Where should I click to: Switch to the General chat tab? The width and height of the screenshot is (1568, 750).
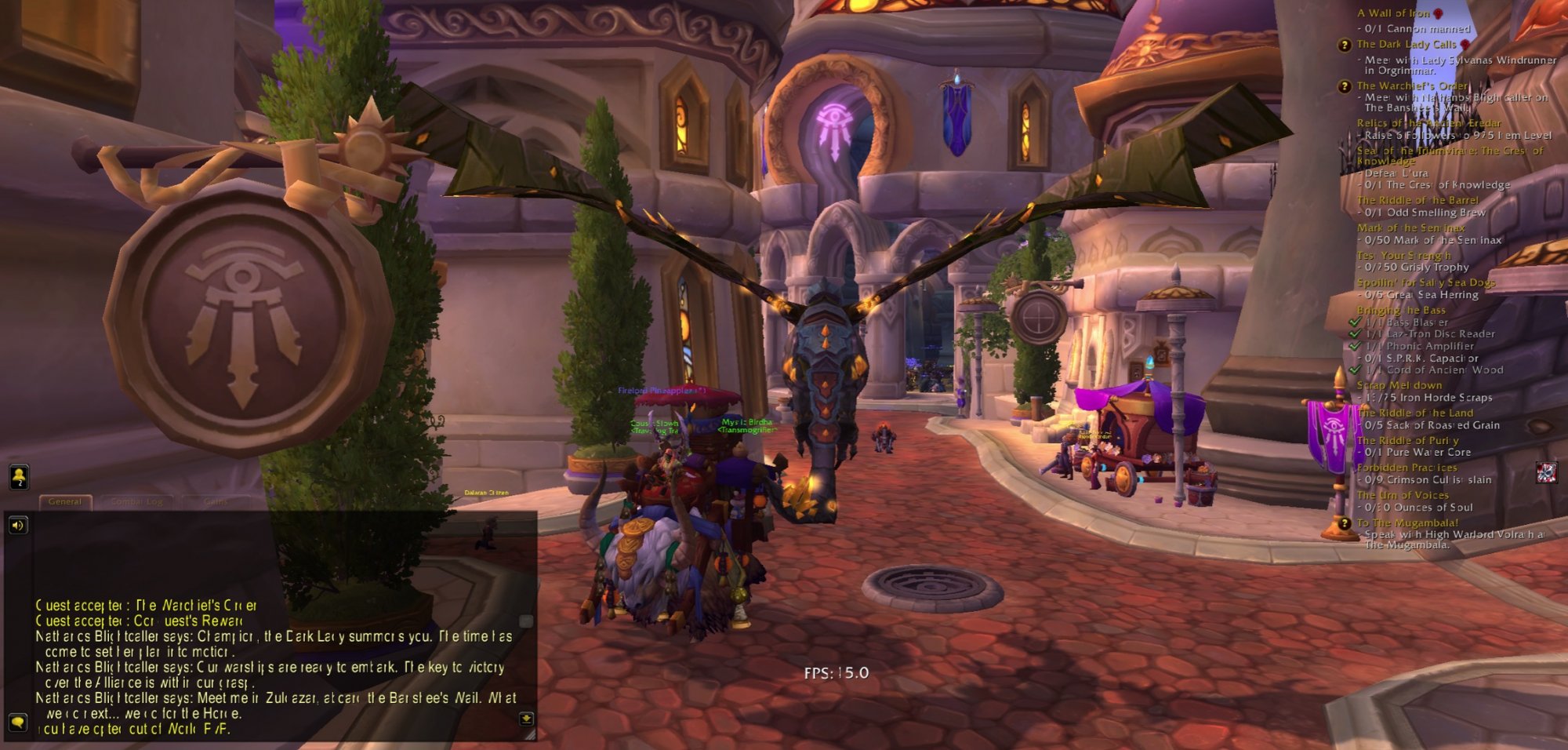[x=65, y=501]
